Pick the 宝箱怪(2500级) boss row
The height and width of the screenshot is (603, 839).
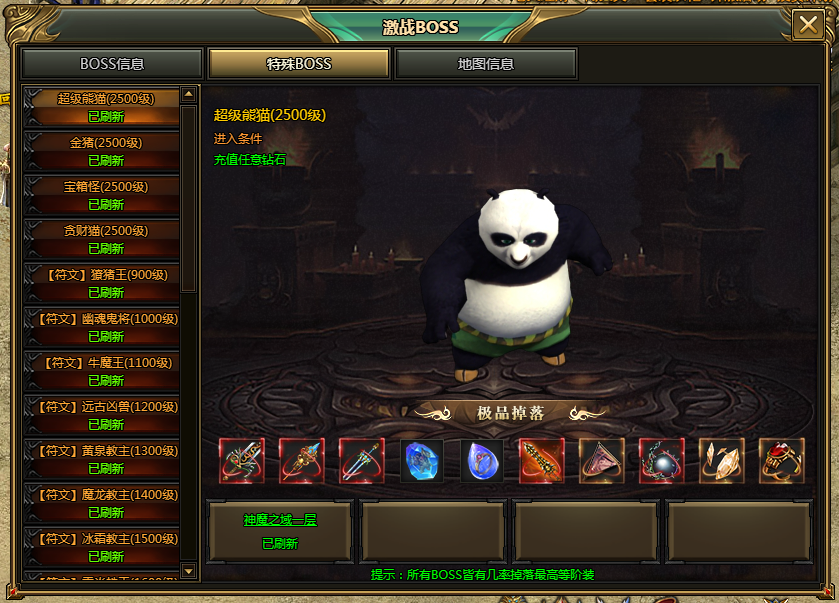[100, 195]
